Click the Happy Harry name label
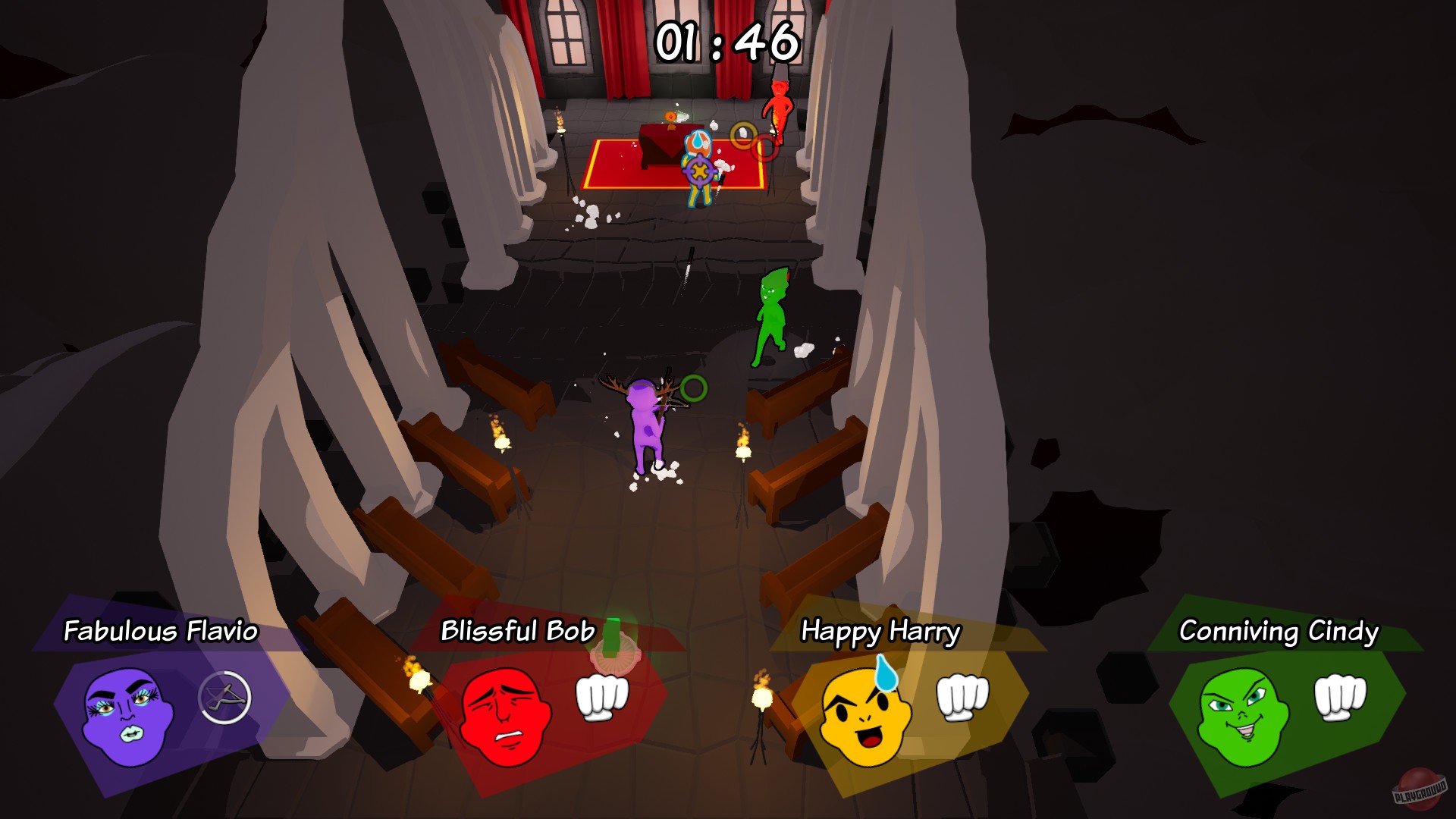Screen dimensions: 1456x819 tap(882, 630)
